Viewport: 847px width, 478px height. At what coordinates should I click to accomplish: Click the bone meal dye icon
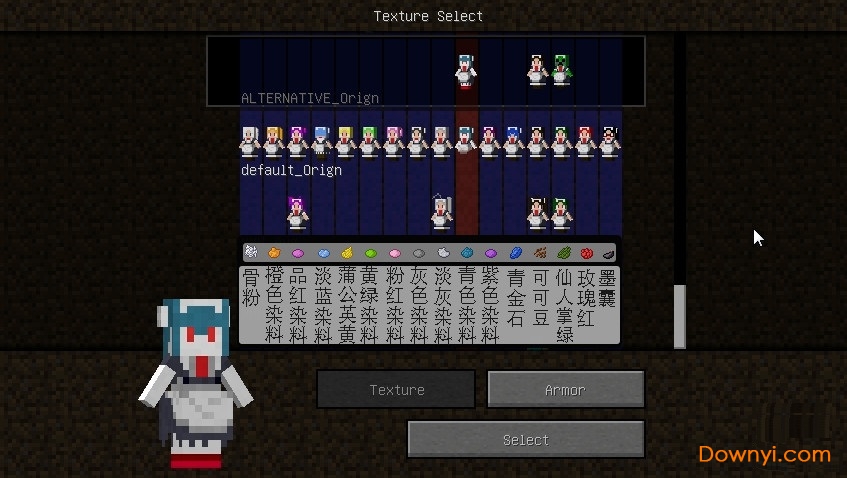250,253
